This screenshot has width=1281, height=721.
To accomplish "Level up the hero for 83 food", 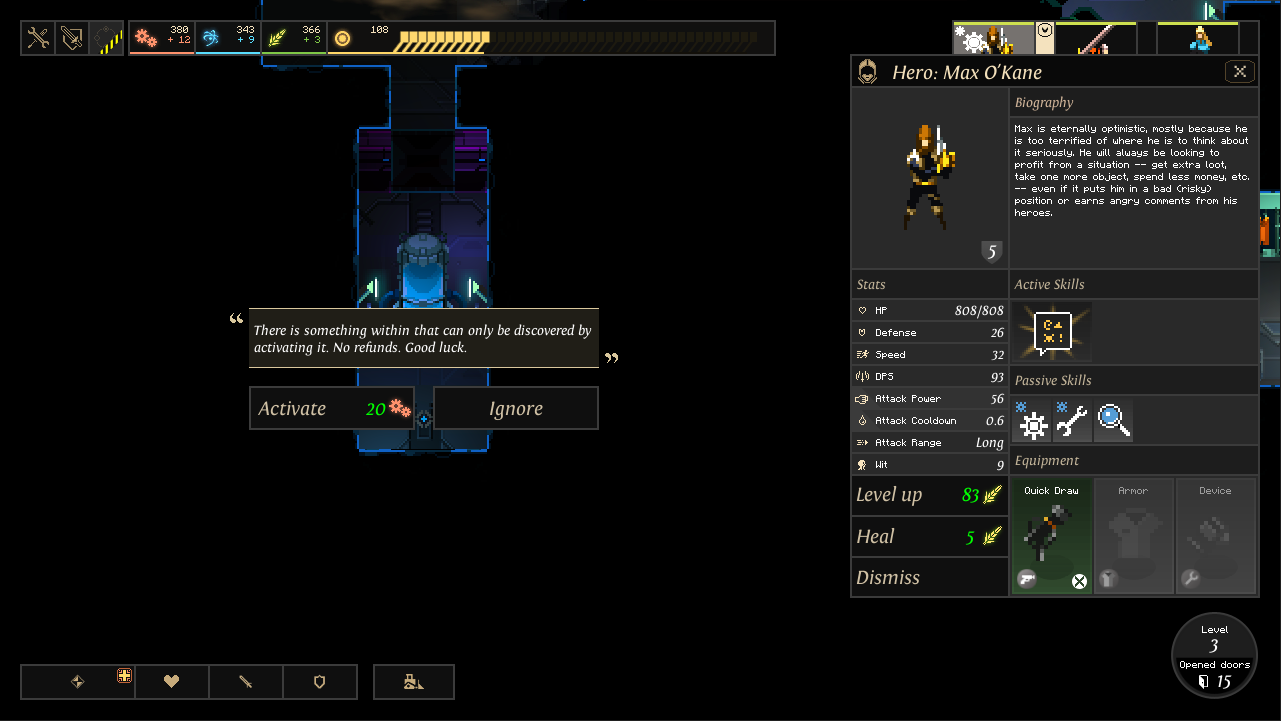I will (x=929, y=495).
